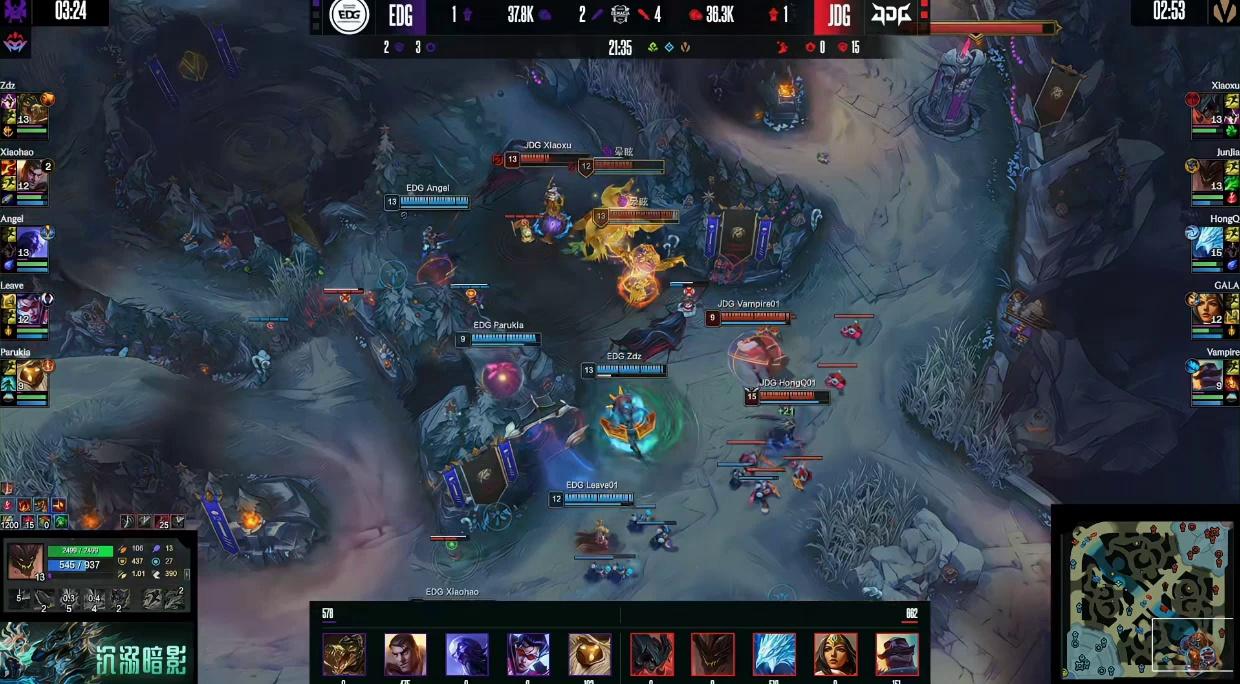Viewport: 1240px width, 684px height.
Task: Select the Anivia portrait in bottom scoreboard
Action: pos(774,654)
